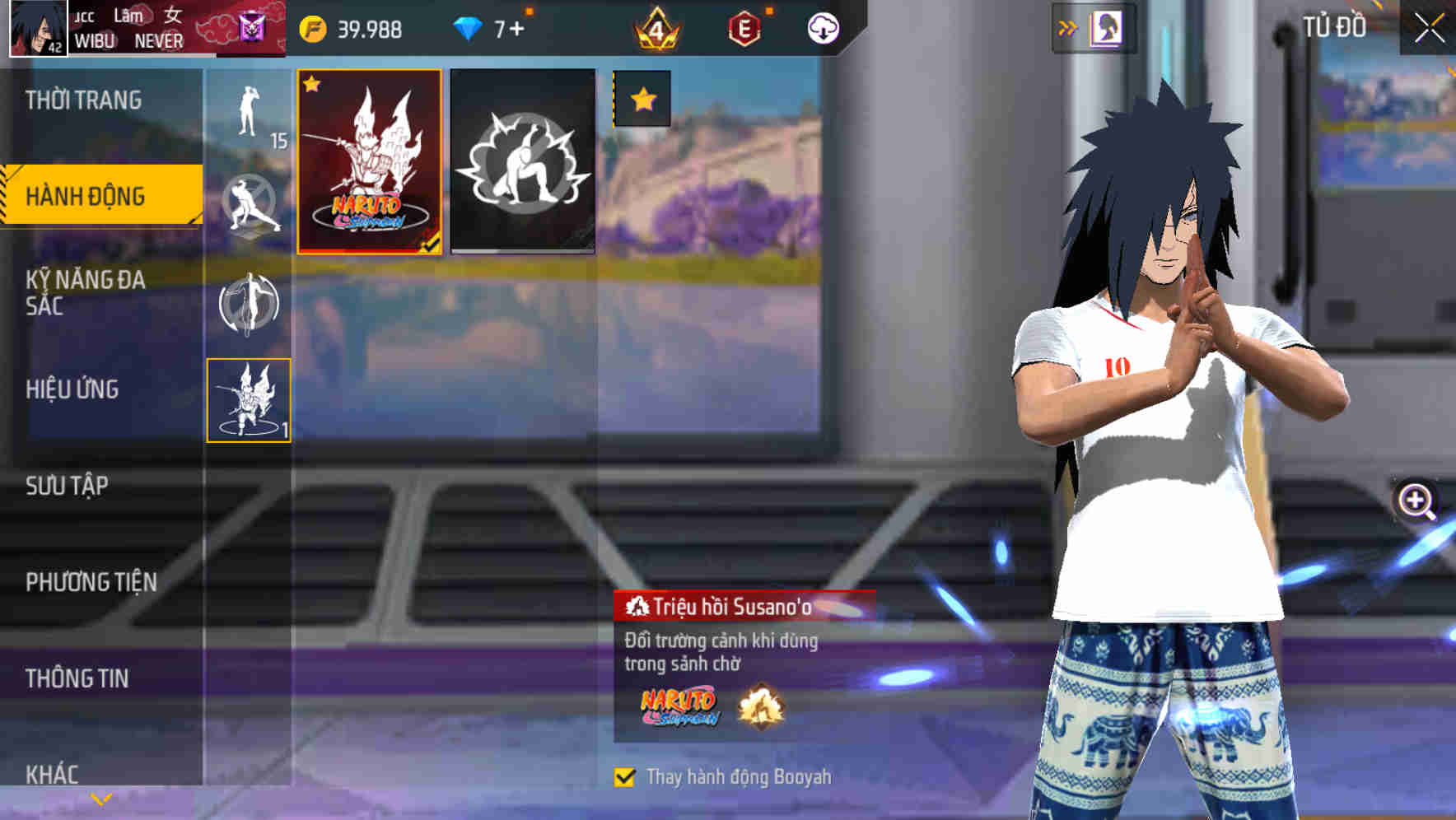Viewport: 1456px width, 820px height.
Task: Open the cloud download manager icon
Action: (x=822, y=27)
